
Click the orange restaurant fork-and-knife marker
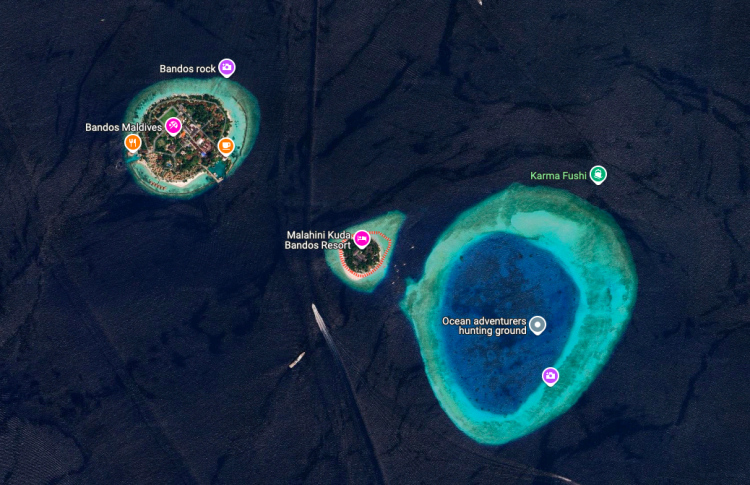[132, 143]
